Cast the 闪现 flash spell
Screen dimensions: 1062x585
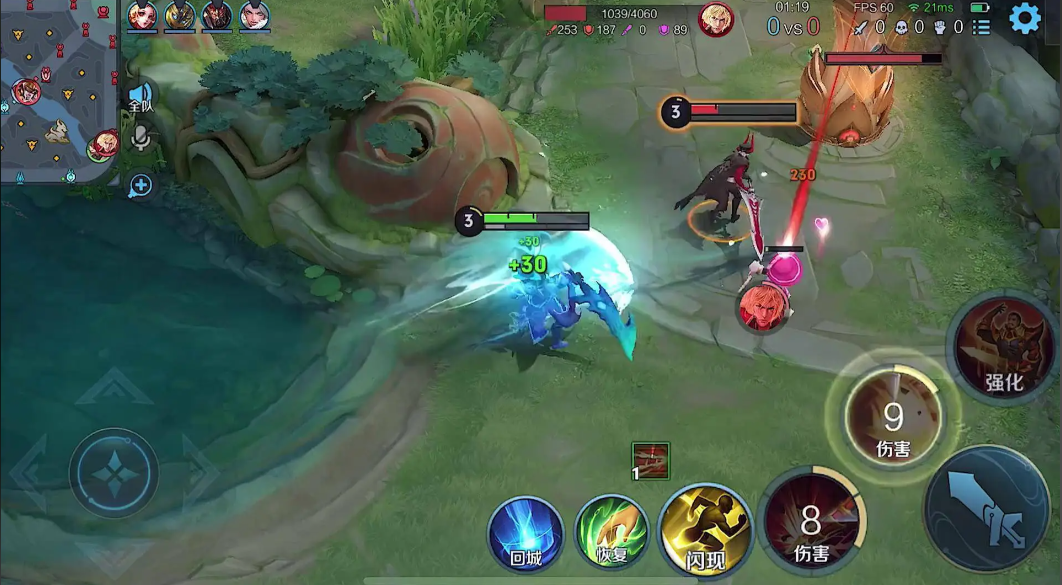(x=705, y=531)
